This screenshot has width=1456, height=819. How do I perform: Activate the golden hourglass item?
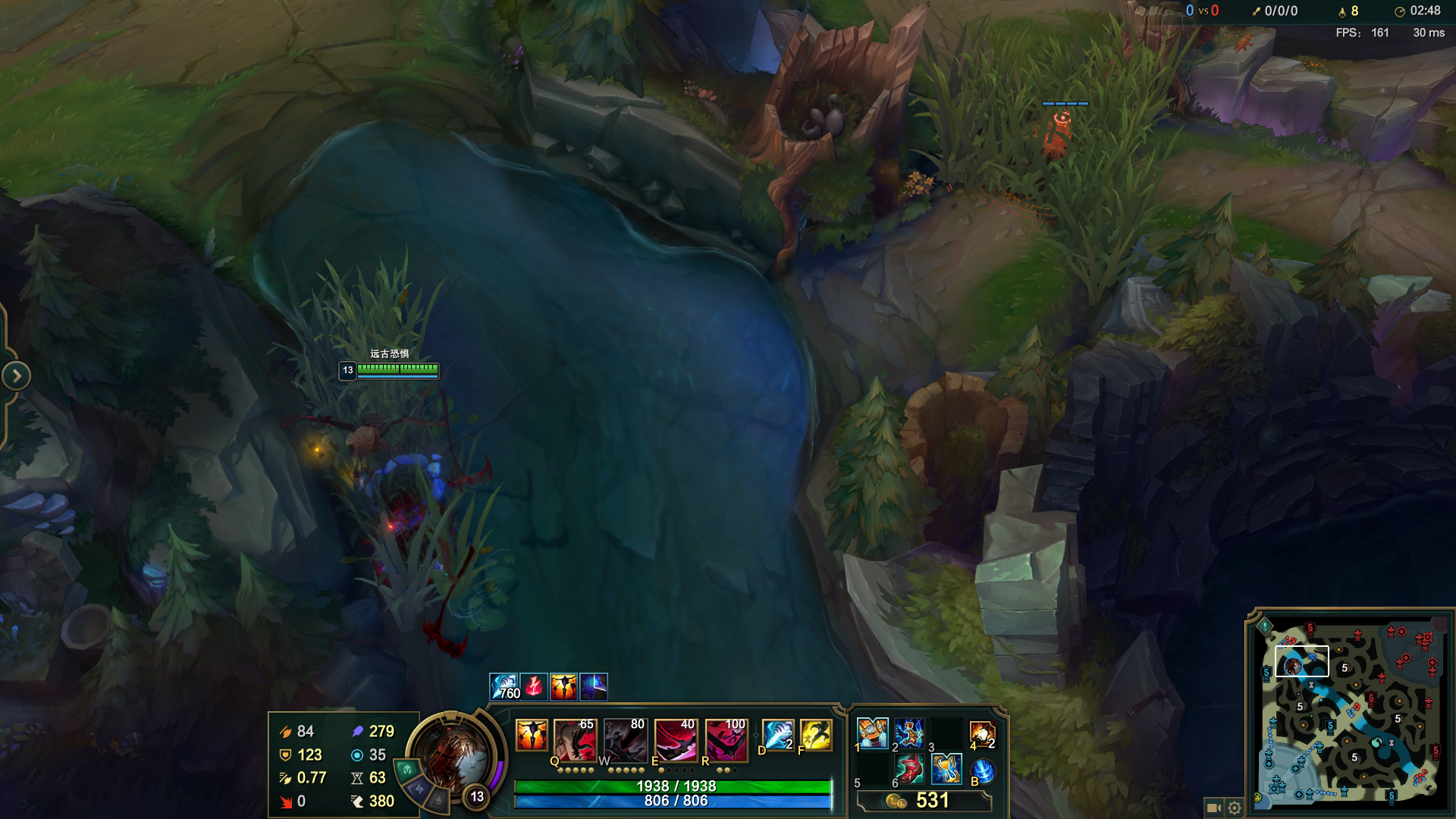946,770
